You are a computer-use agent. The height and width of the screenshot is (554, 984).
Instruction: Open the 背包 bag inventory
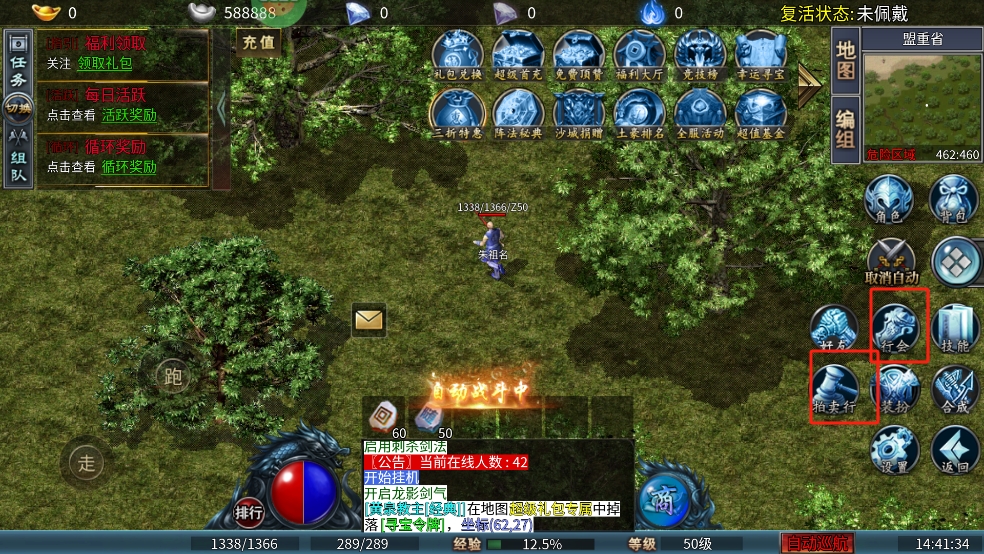coord(952,200)
